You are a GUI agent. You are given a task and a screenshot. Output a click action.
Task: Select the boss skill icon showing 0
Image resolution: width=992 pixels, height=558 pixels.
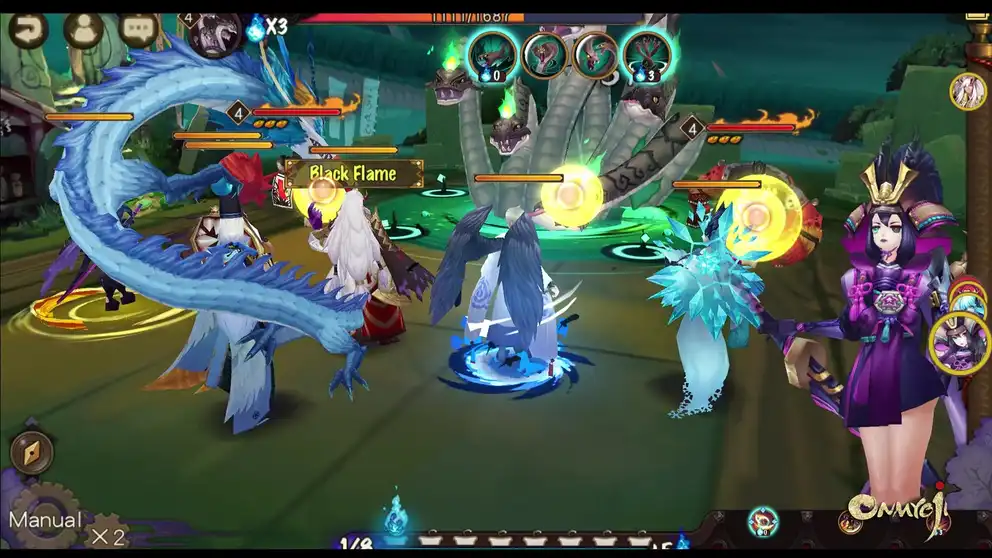(x=491, y=54)
